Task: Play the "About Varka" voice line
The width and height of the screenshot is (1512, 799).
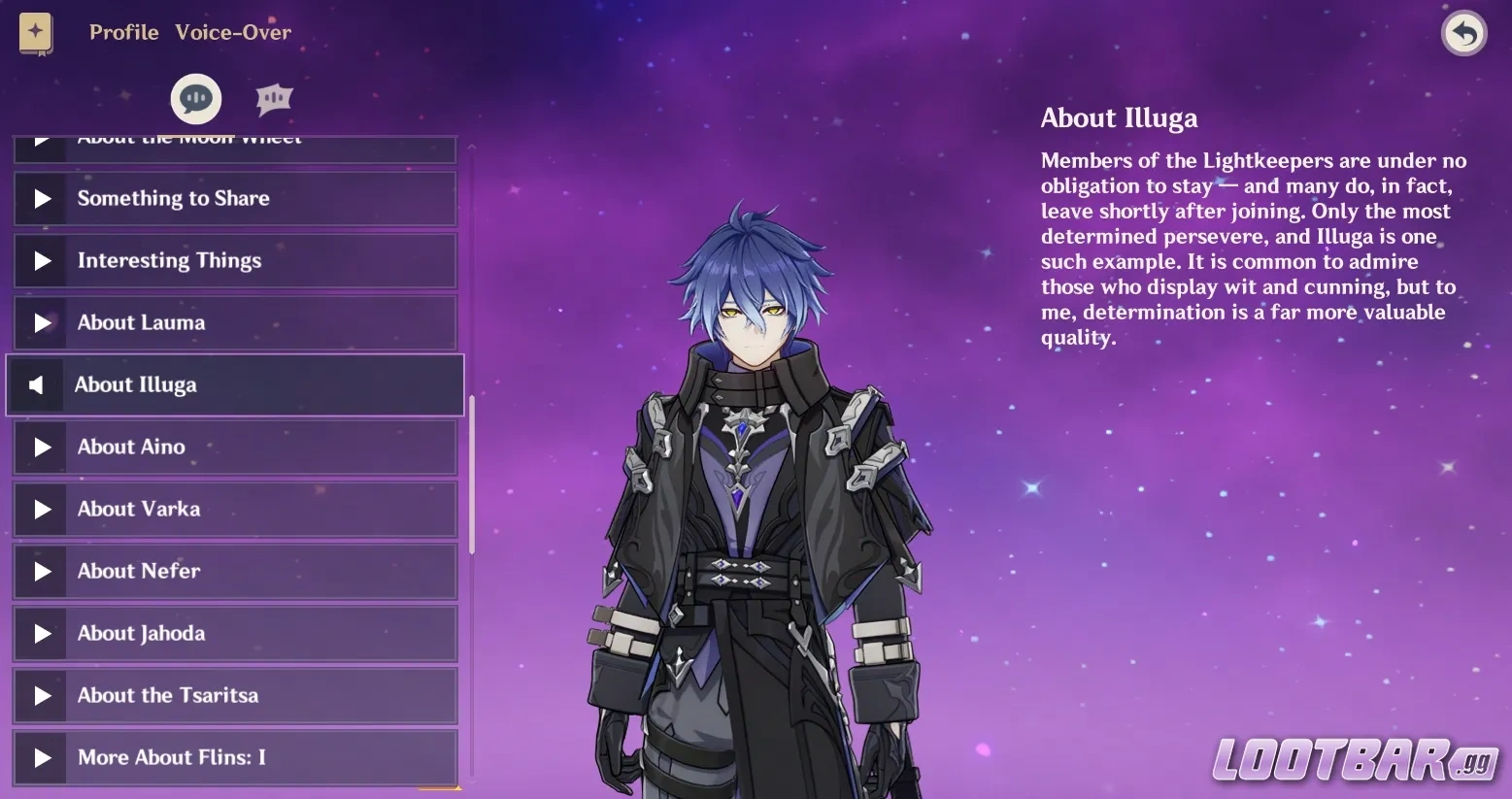Action: 234,509
